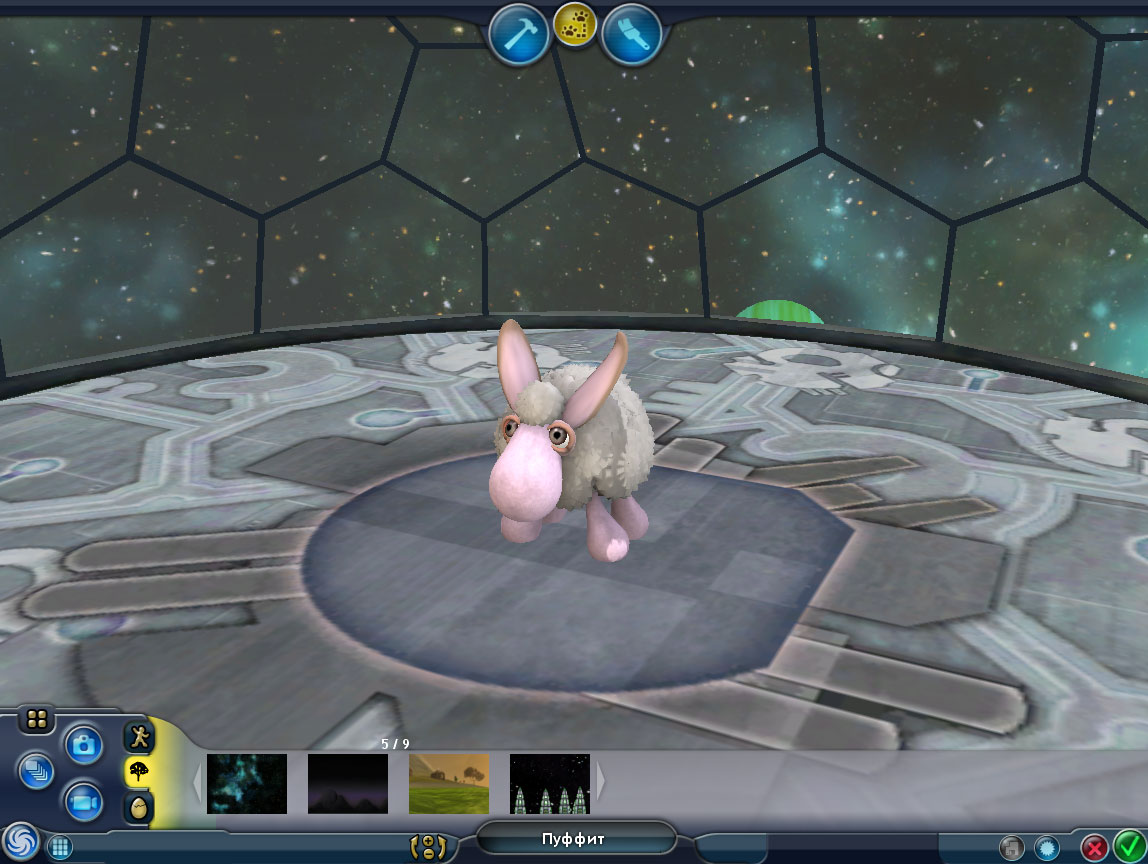Record a video with the camcorder button
1148x864 pixels.
[x=84, y=801]
